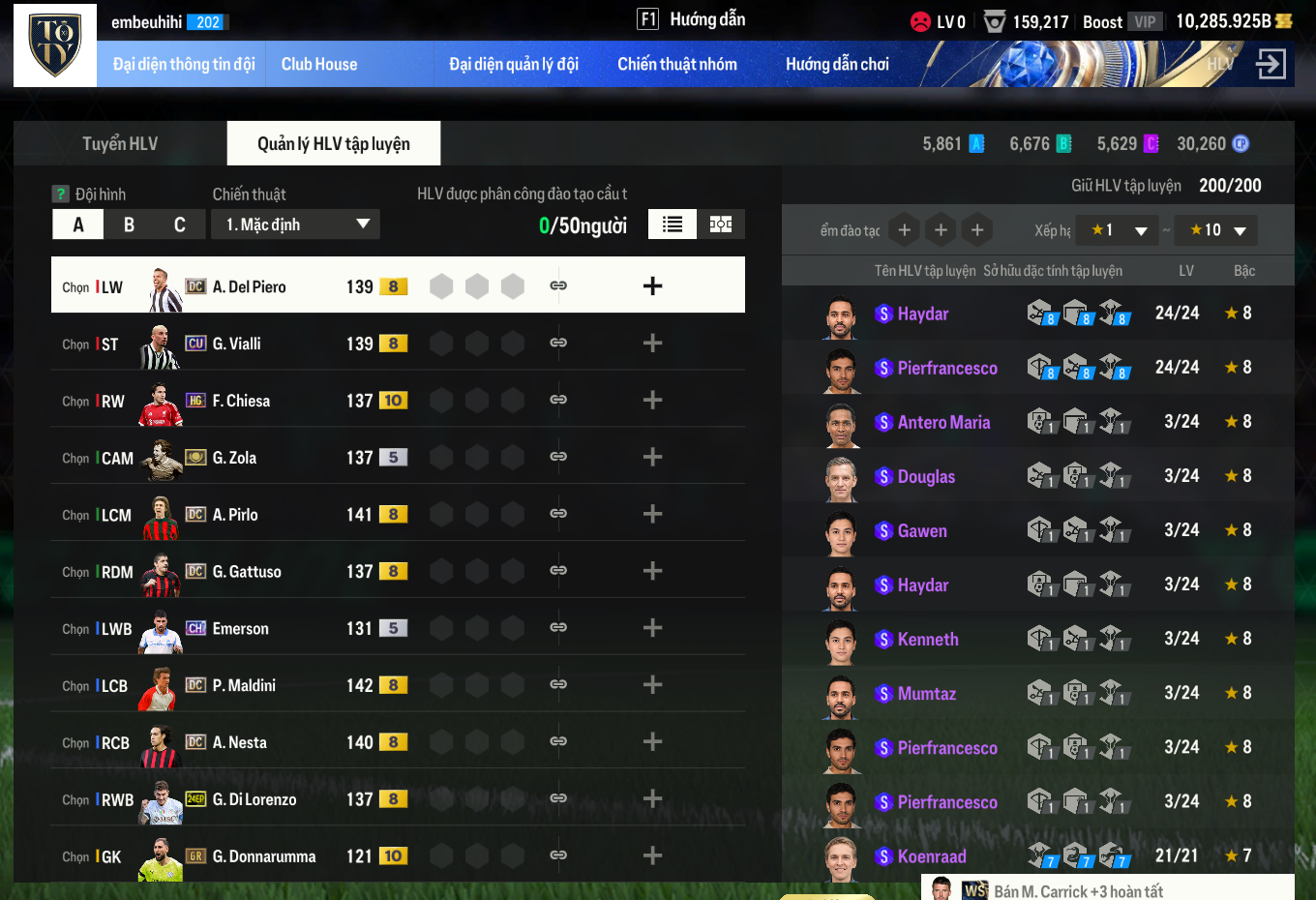Go to Chiến thuật nhóm
Viewport: 1316px width, 900px height.
(x=677, y=65)
